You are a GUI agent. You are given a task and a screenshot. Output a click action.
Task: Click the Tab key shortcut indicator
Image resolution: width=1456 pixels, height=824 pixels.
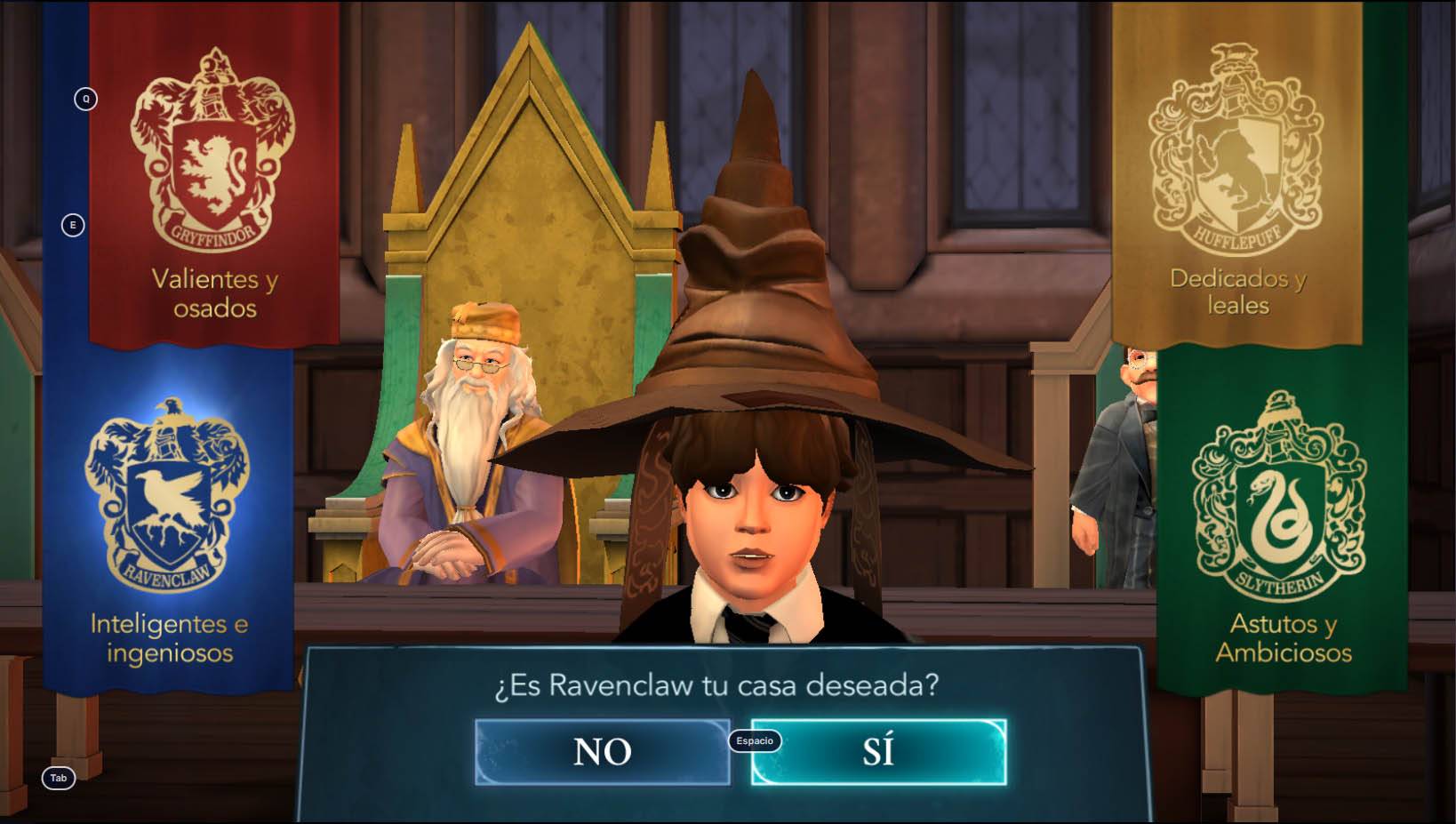coord(59,778)
